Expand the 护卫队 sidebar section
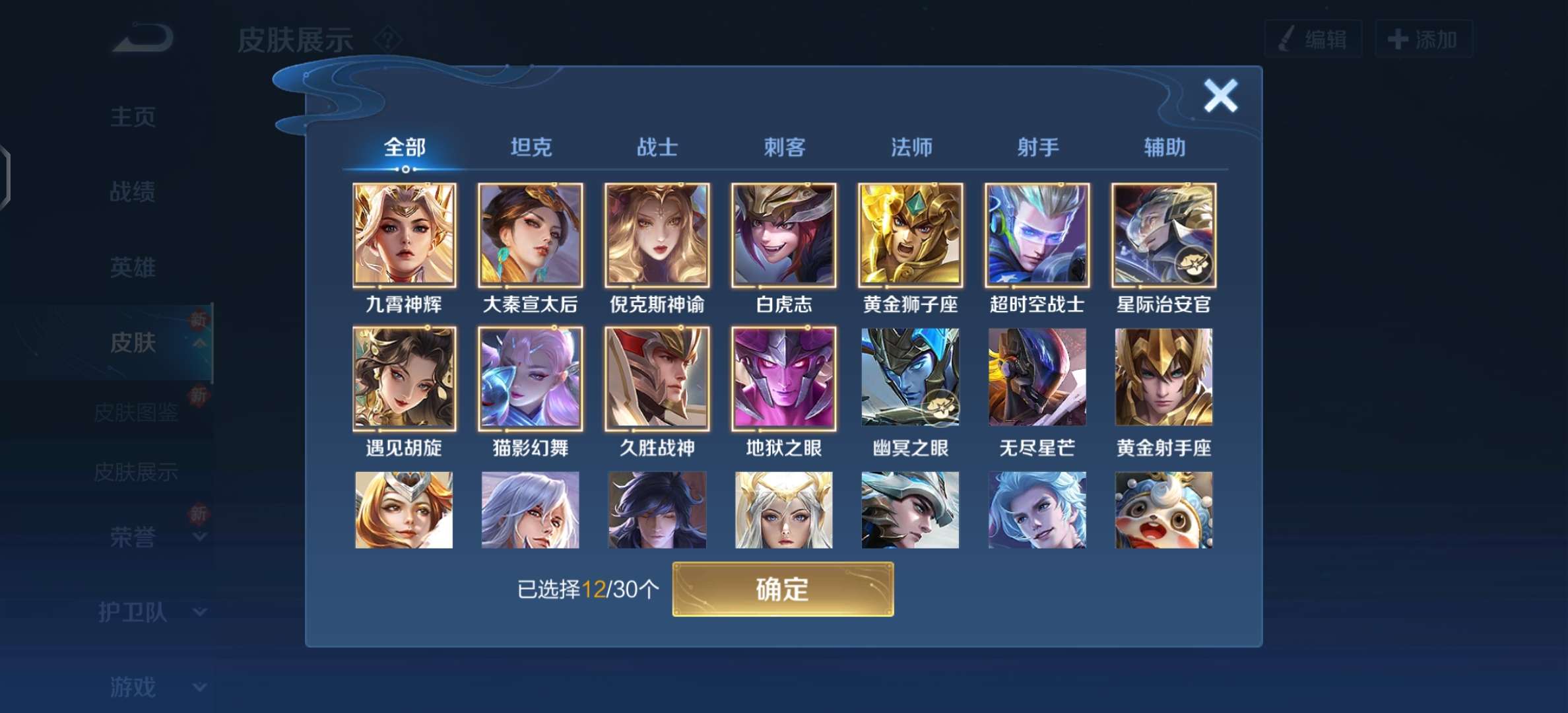This screenshot has height=713, width=1568. pyautogui.click(x=131, y=612)
